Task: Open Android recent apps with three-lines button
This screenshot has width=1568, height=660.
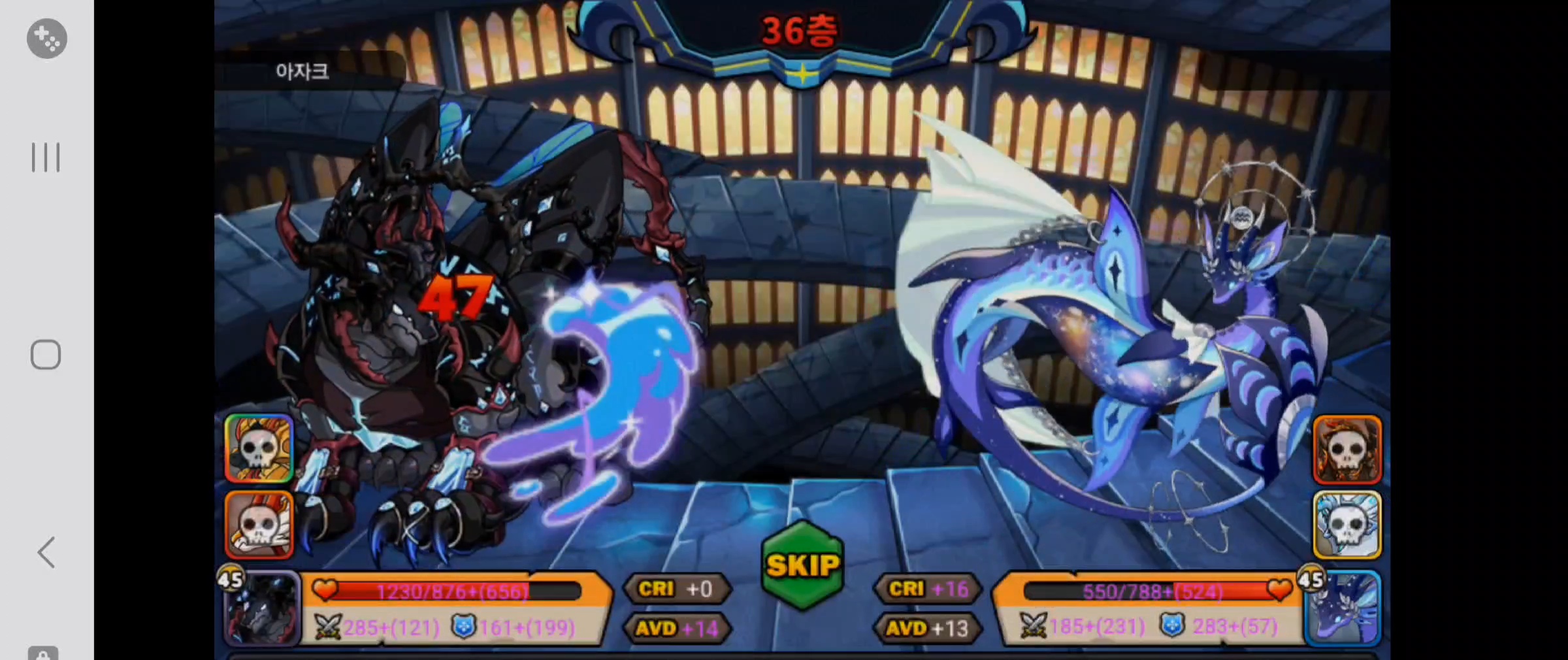Action: [46, 157]
